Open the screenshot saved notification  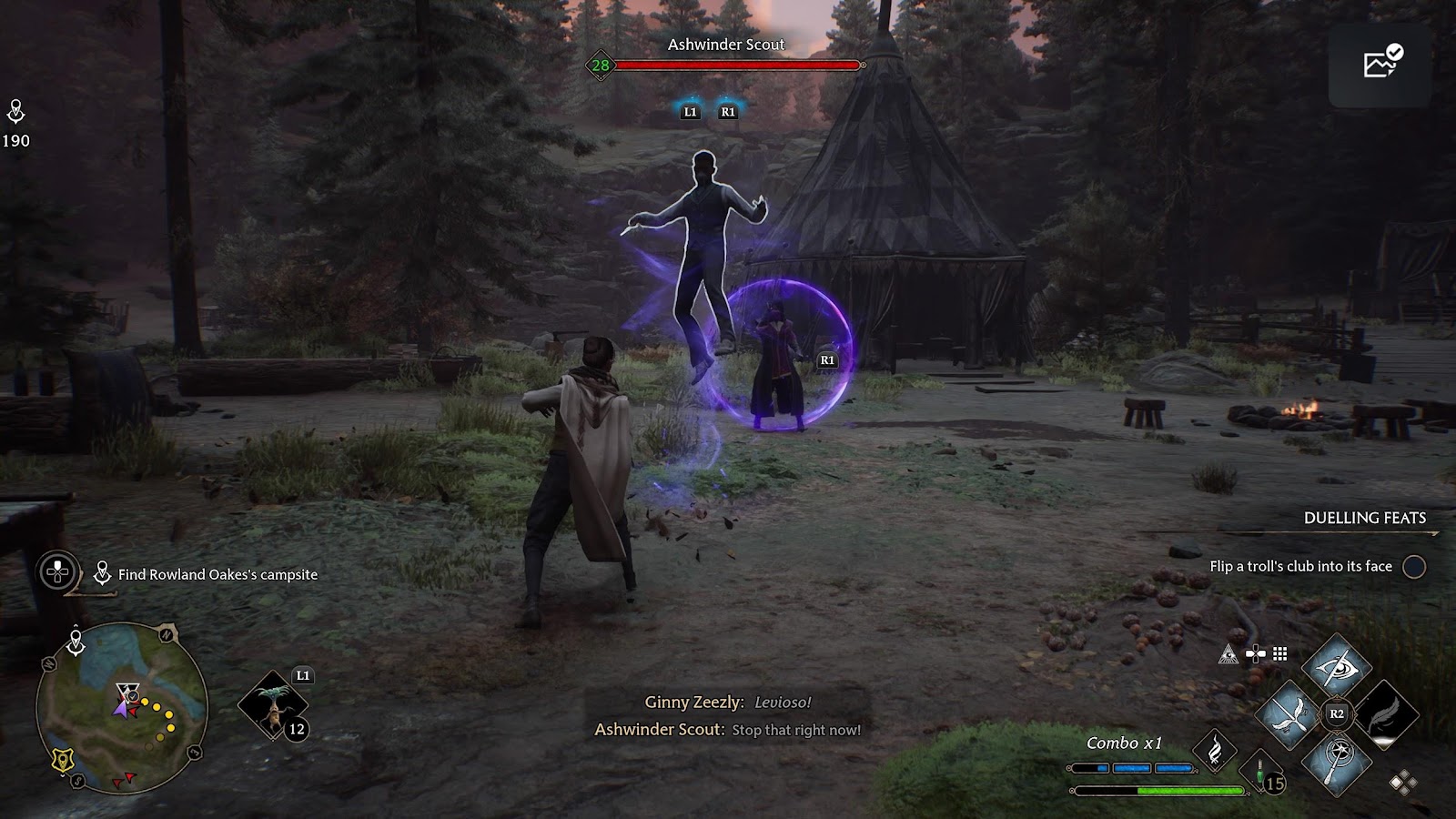(x=1381, y=63)
